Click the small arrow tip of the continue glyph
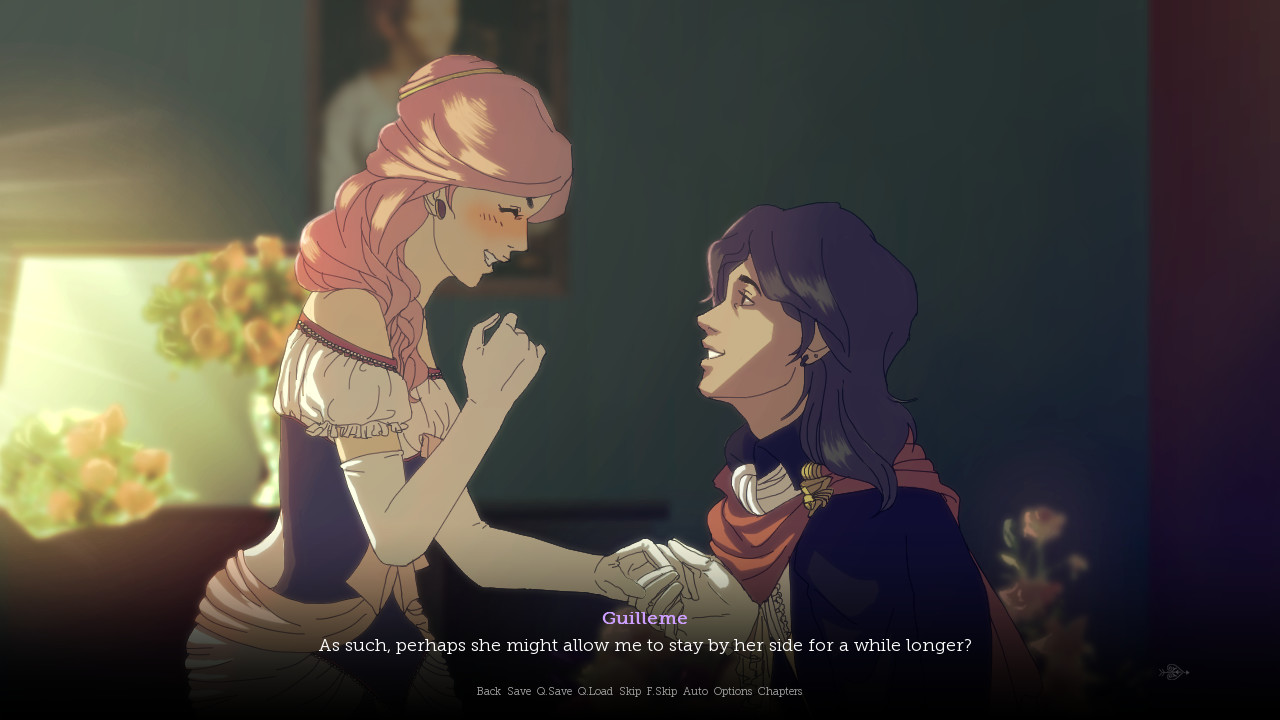This screenshot has width=1280, height=720. 1187,672
